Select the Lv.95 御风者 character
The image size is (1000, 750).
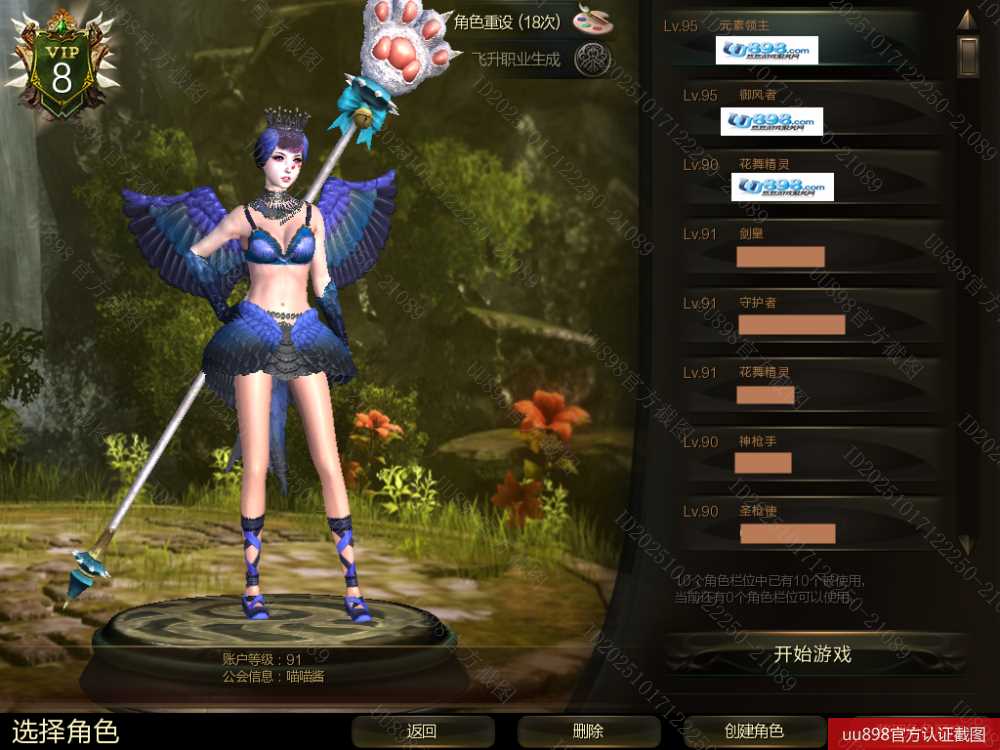(x=800, y=108)
